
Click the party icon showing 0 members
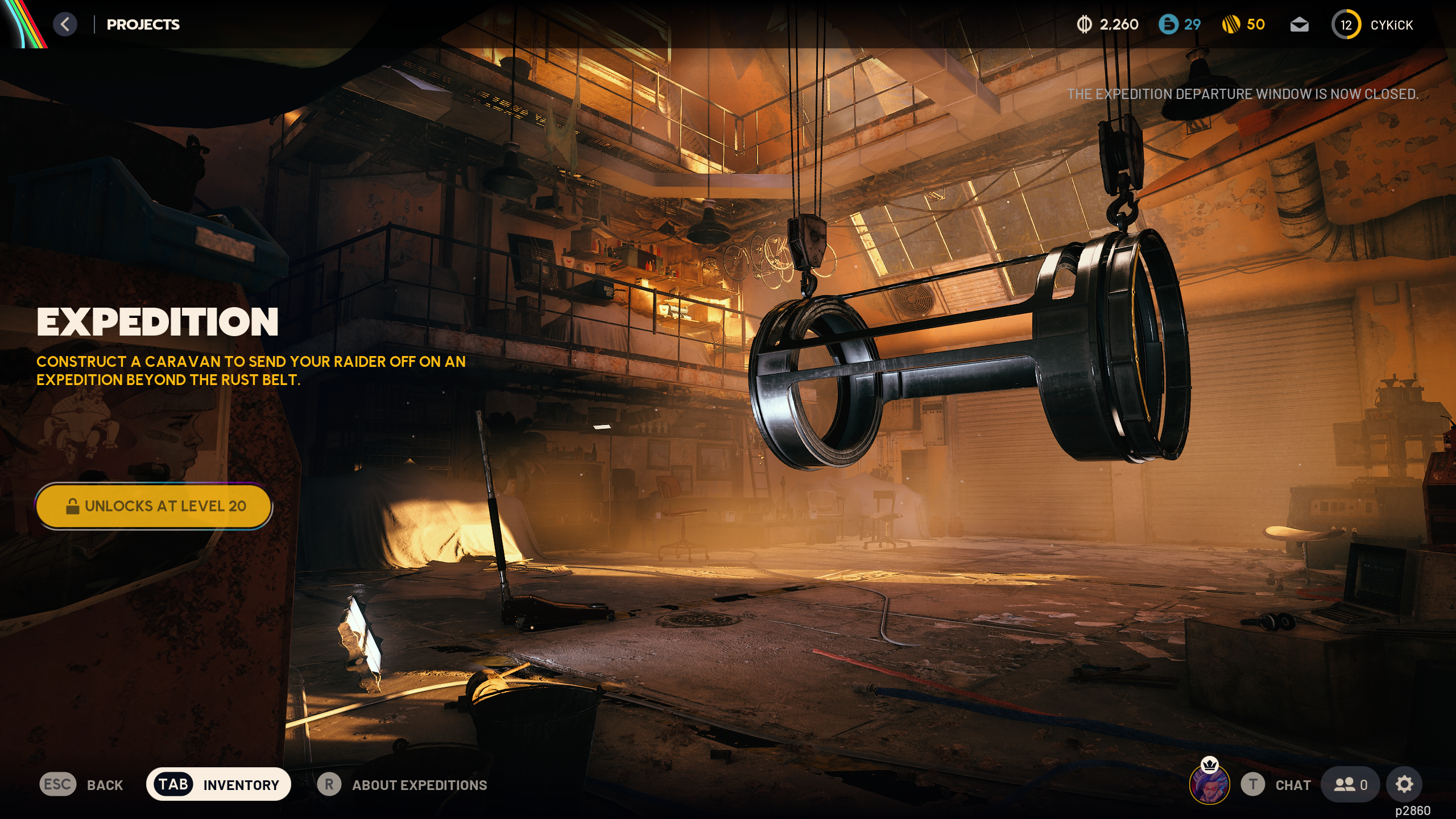click(x=1350, y=784)
